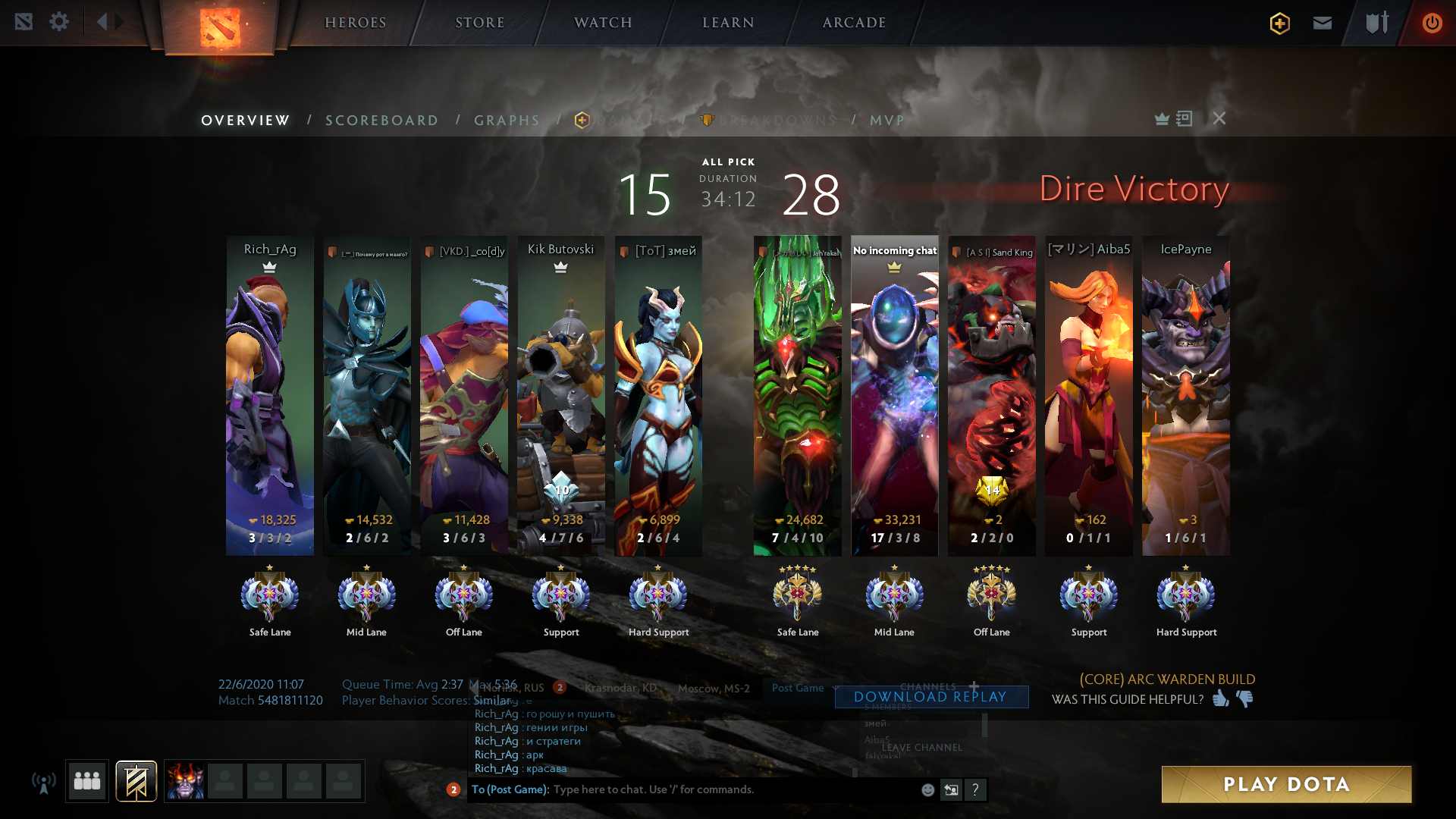Viewport: 1456px width, 819px height.
Task: Open the emoticon picker in chat
Action: (x=927, y=789)
